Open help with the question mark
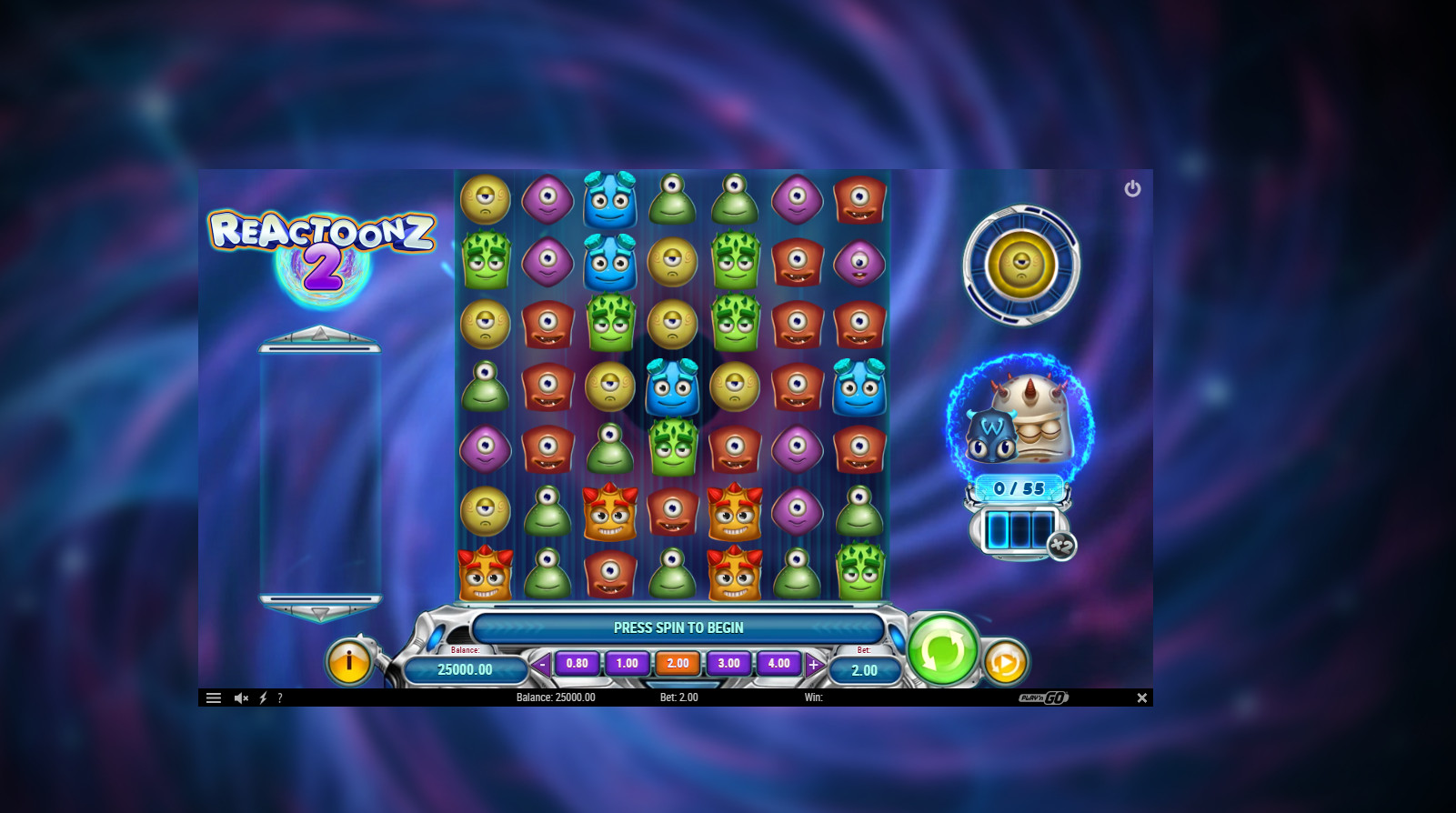1456x813 pixels. 280,698
